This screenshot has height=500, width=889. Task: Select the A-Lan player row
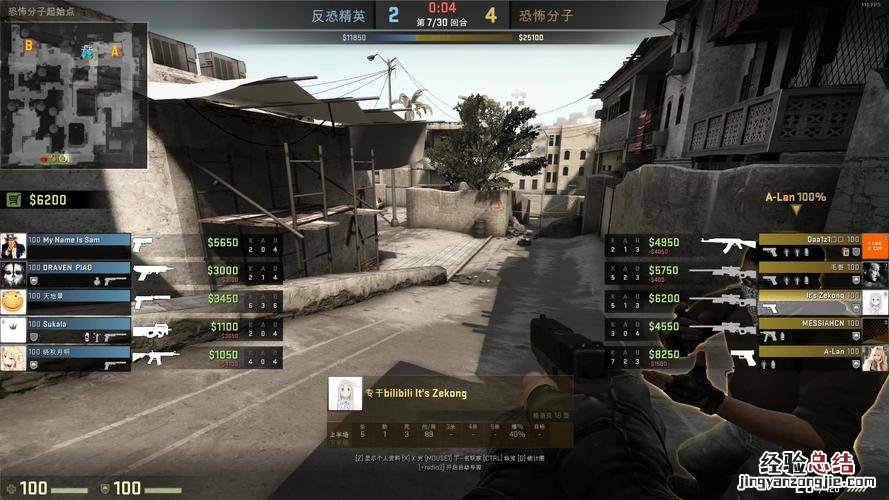(808, 352)
